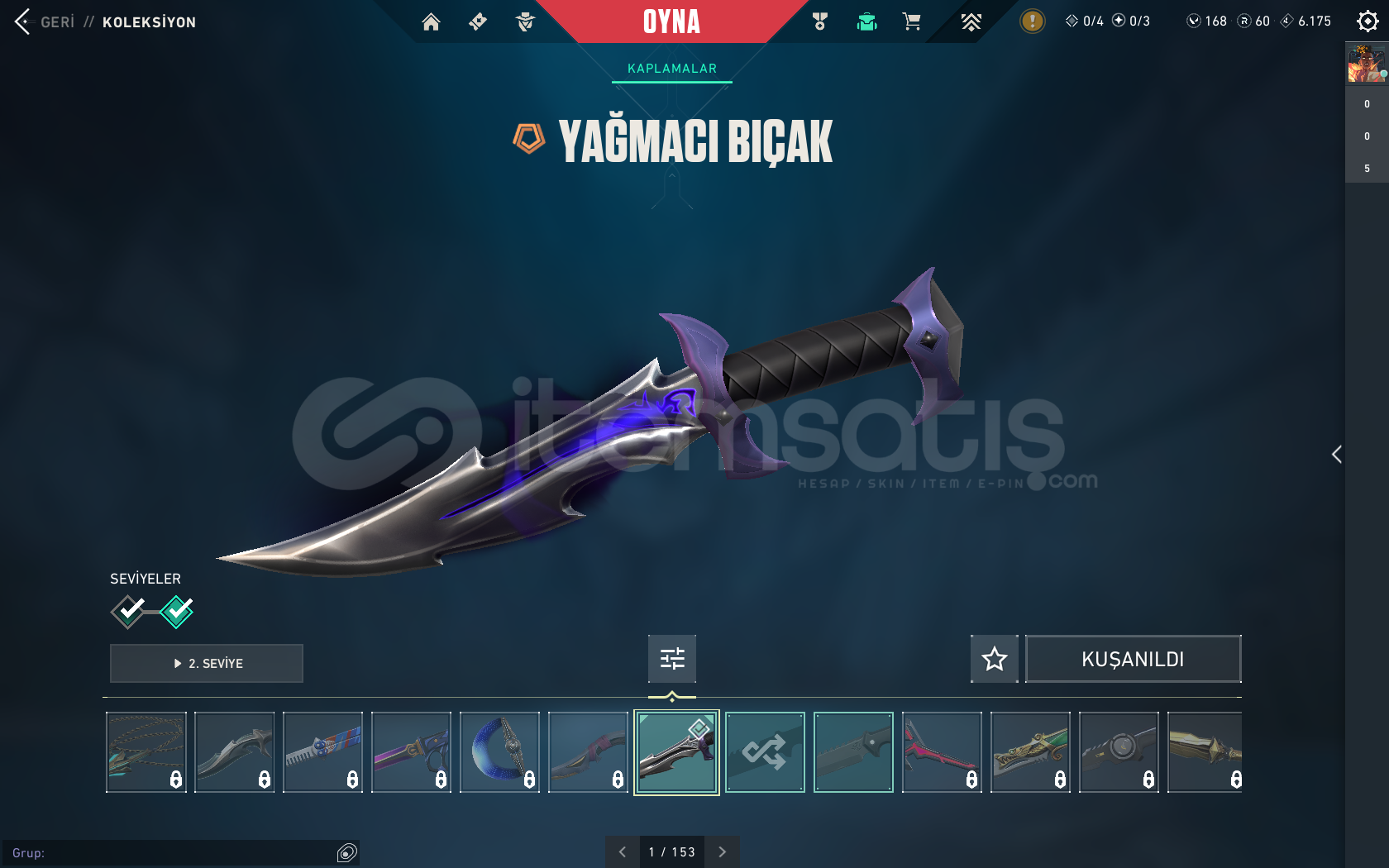Expand the right side panel chevron
The height and width of the screenshot is (868, 1389).
coord(1336,454)
